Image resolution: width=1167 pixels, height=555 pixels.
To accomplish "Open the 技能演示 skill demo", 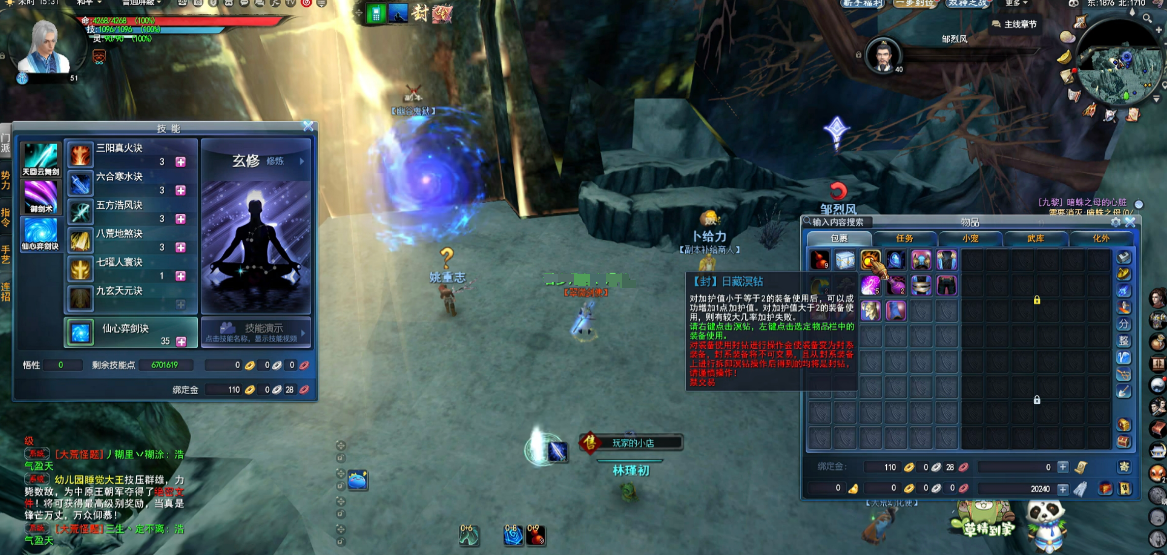I will point(256,331).
